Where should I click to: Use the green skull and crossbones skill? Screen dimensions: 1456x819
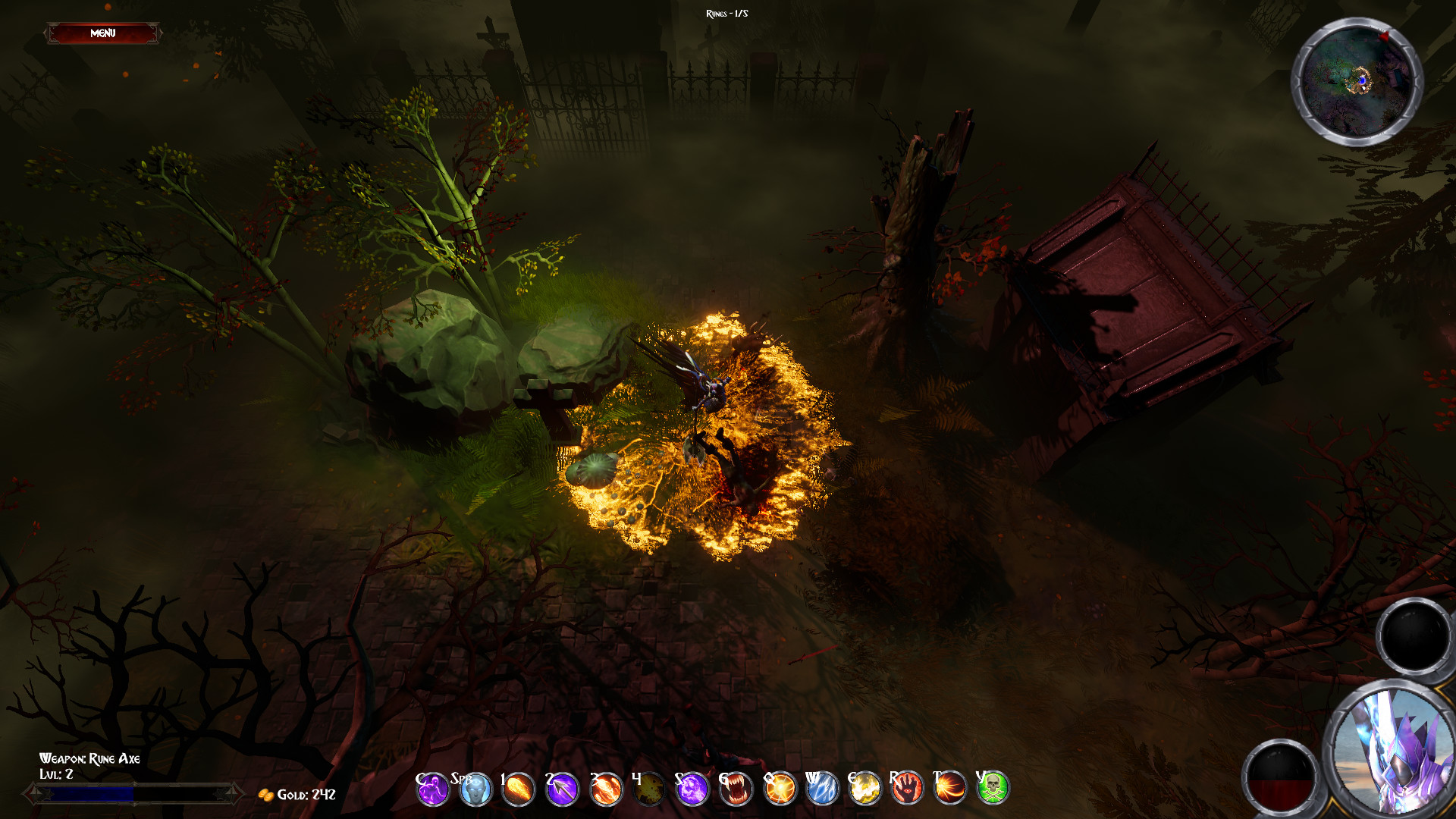click(x=993, y=789)
